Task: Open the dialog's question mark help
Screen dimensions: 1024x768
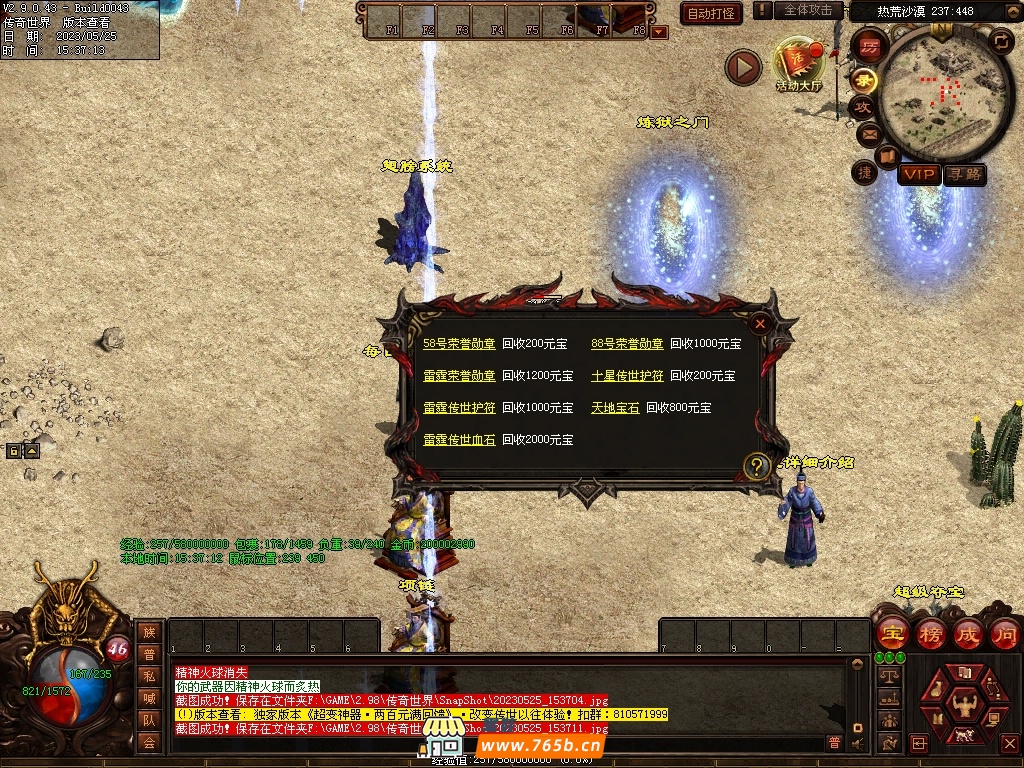Action: [x=758, y=465]
